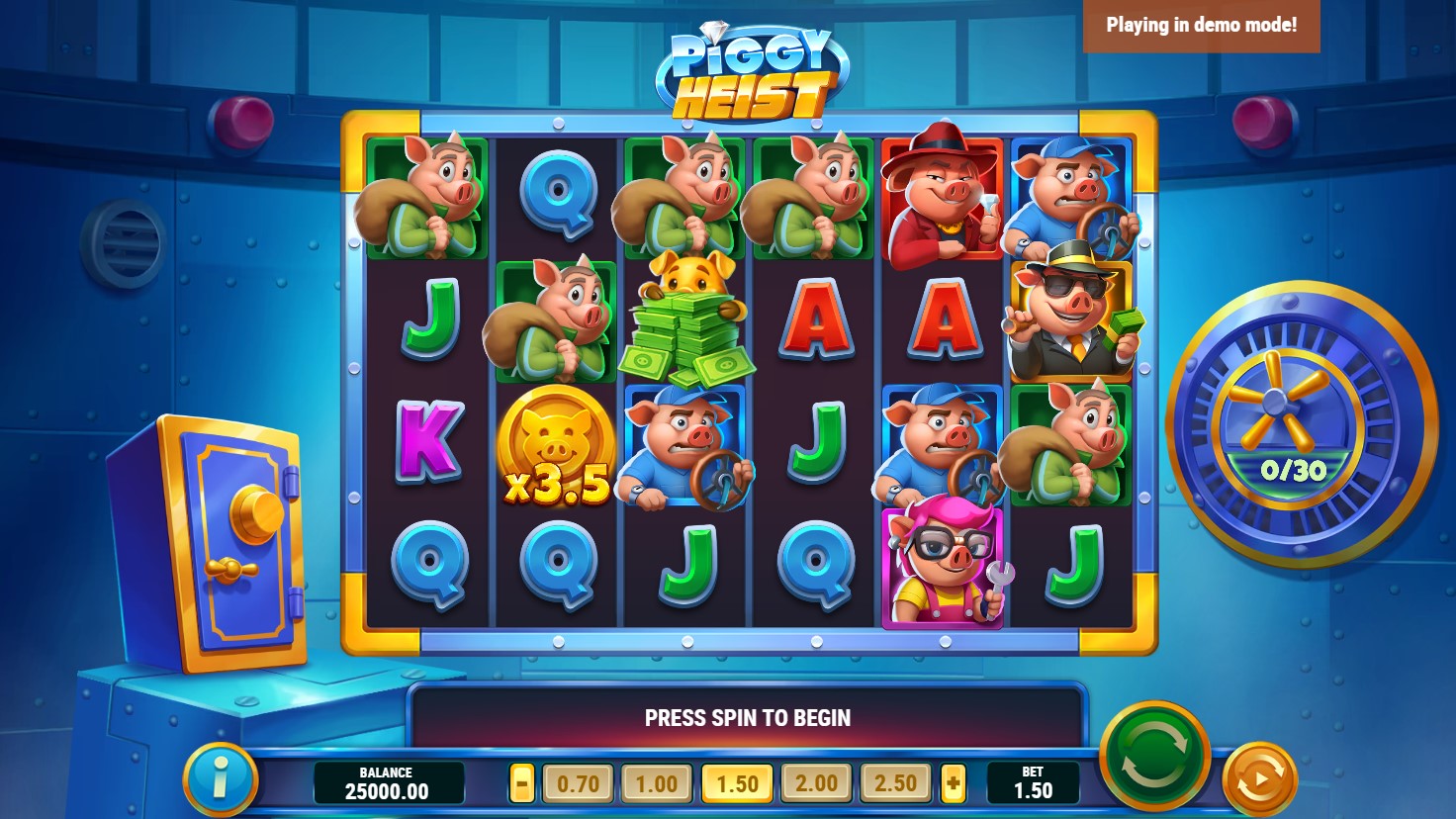Select the 0.70 bet amount
Image resolution: width=1456 pixels, height=819 pixels.
point(578,784)
